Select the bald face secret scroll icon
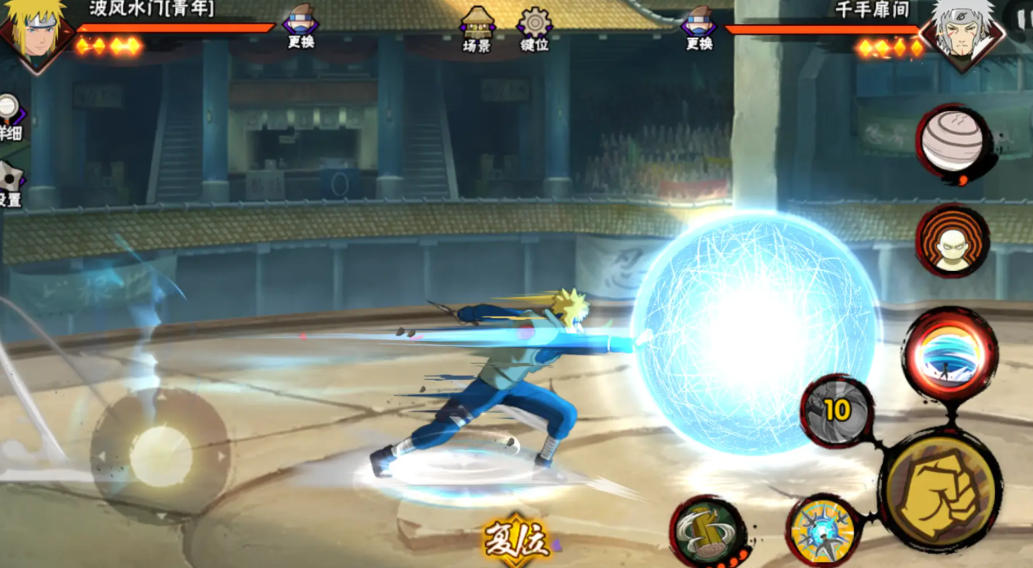Screen dimensions: 1033x568 coord(952,241)
